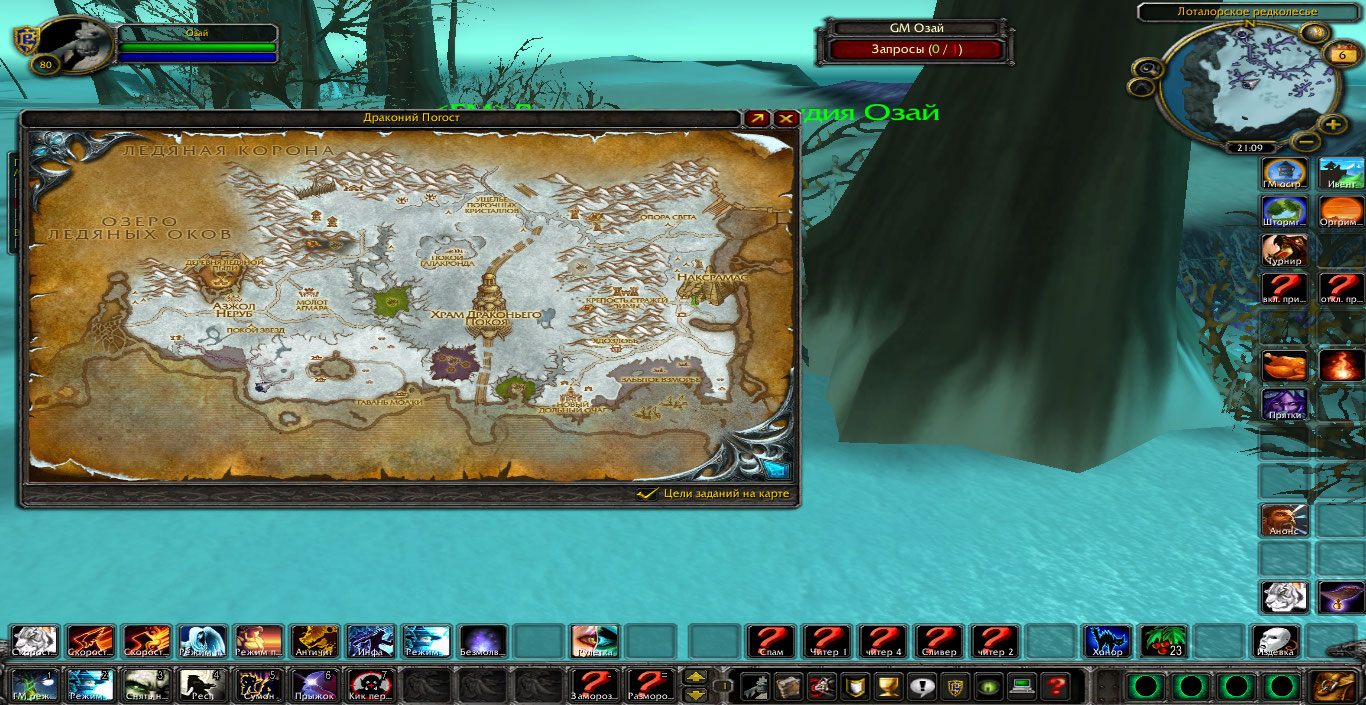This screenshot has width=1366, height=705.
Task: Open the calendar button showing 6
Action: [1341, 55]
